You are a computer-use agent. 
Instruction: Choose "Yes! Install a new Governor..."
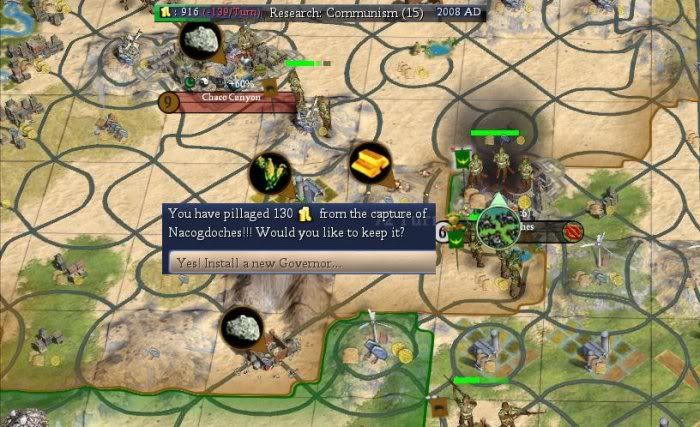[300, 262]
